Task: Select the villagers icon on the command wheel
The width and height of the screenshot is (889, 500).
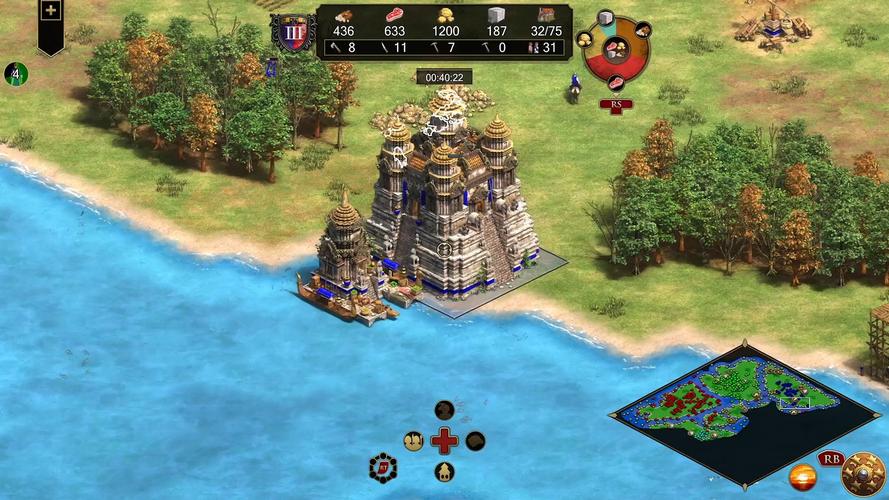Action: pyautogui.click(x=413, y=441)
